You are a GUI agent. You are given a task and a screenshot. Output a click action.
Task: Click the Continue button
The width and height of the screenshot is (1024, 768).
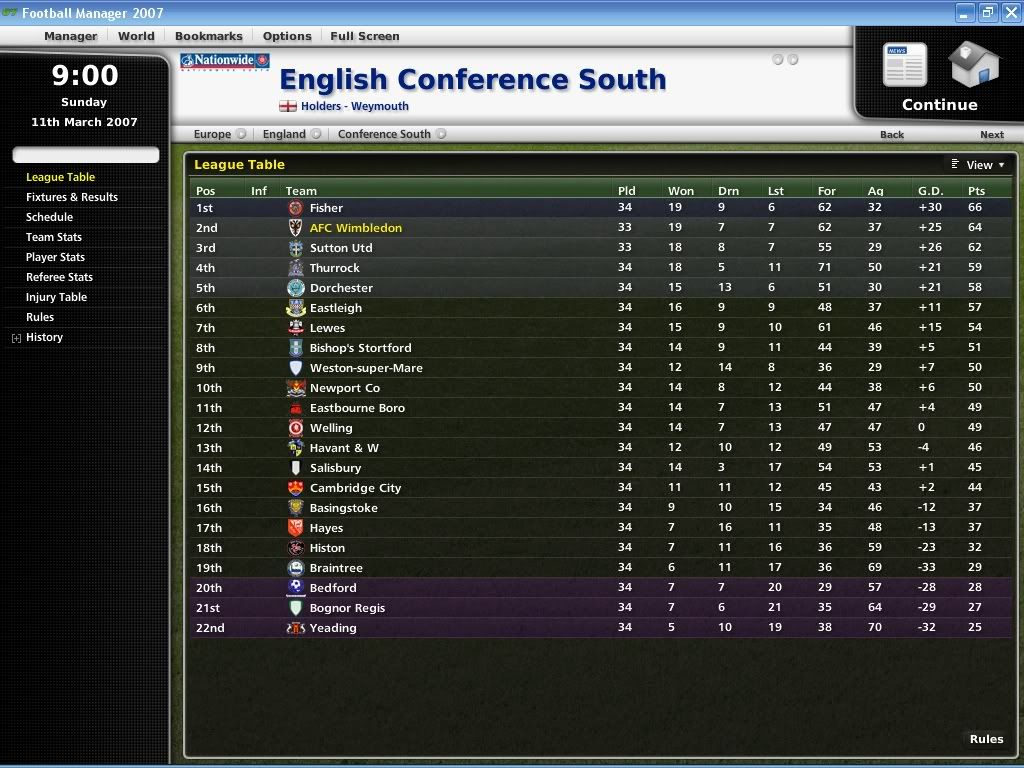coord(939,80)
